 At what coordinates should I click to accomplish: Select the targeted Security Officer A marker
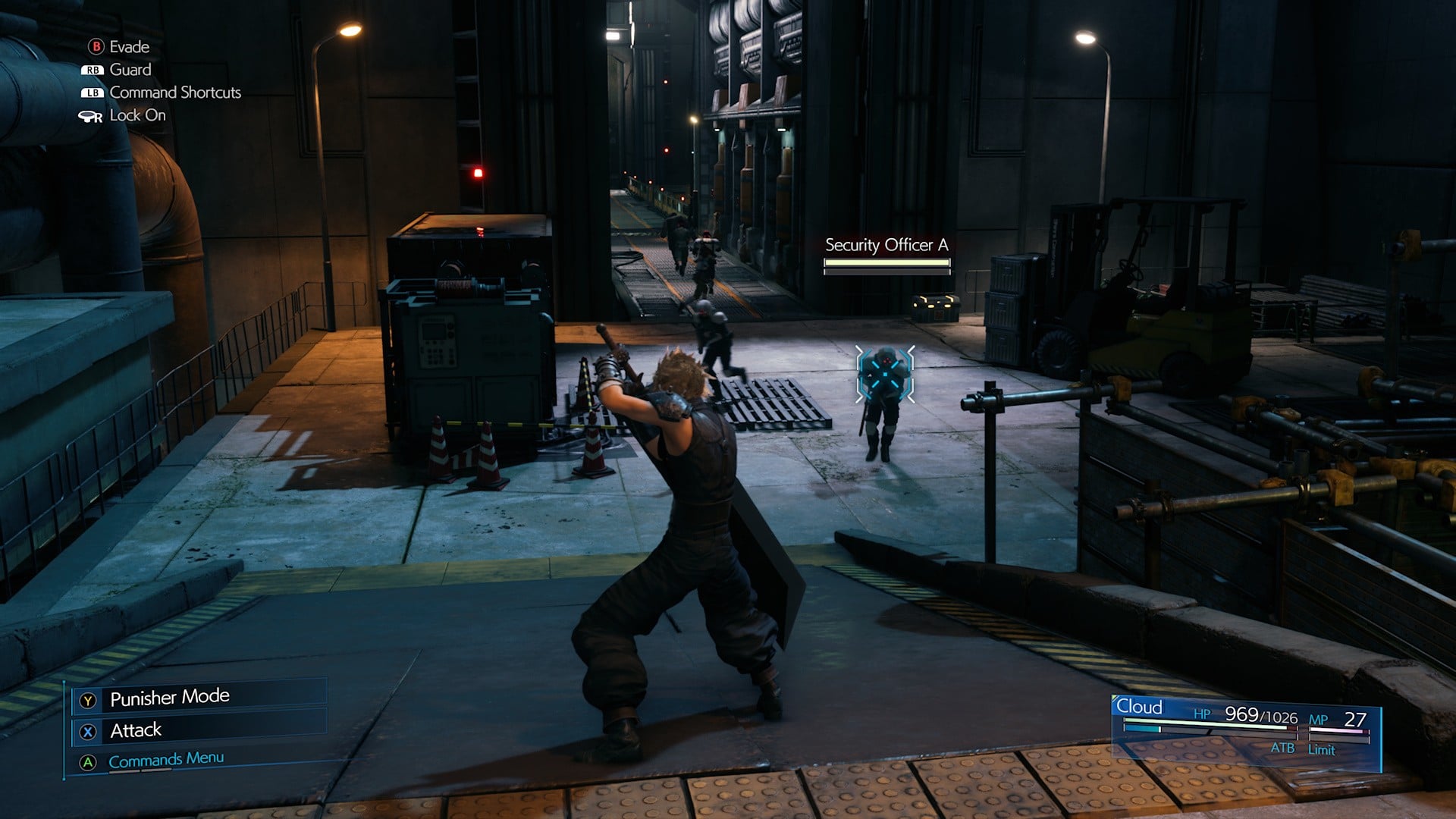tap(884, 375)
